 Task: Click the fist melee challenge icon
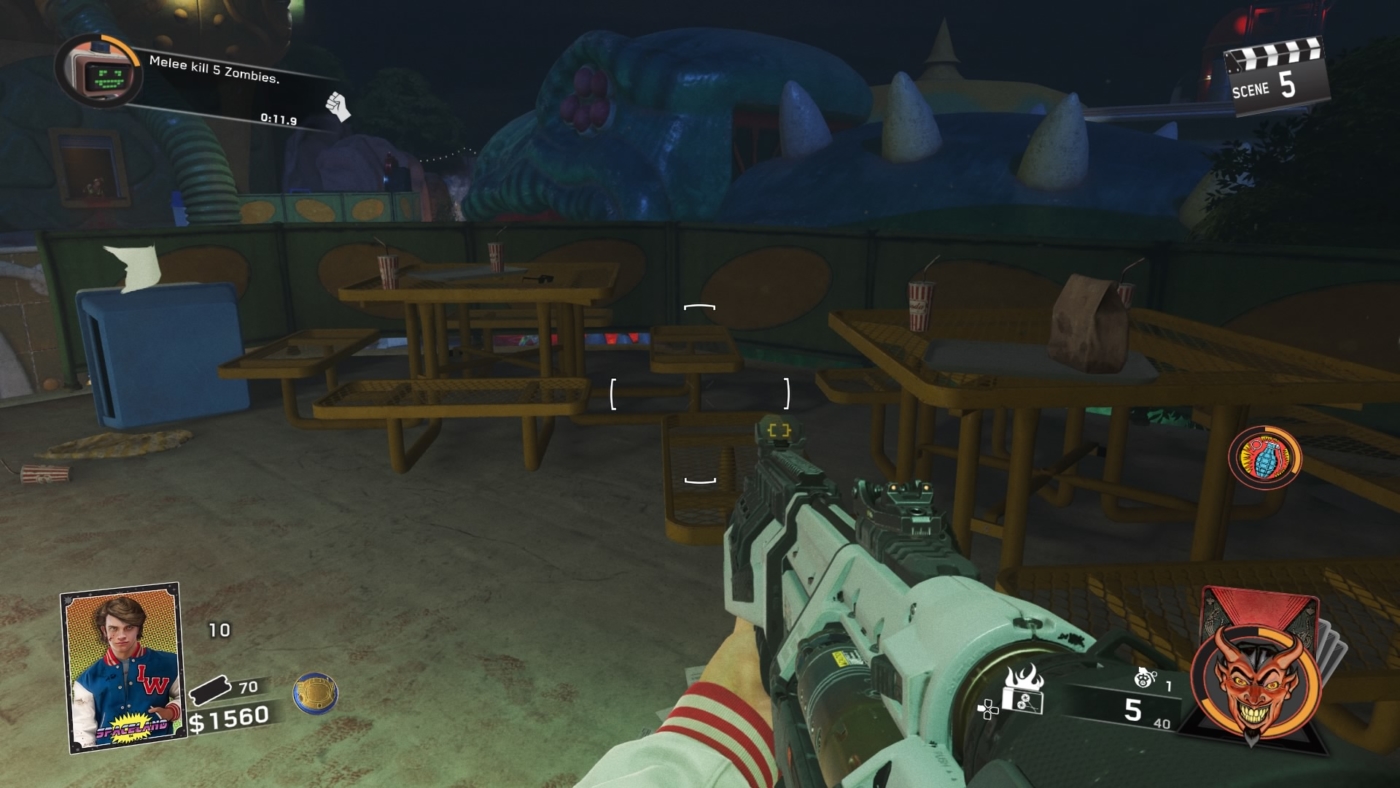tap(340, 104)
